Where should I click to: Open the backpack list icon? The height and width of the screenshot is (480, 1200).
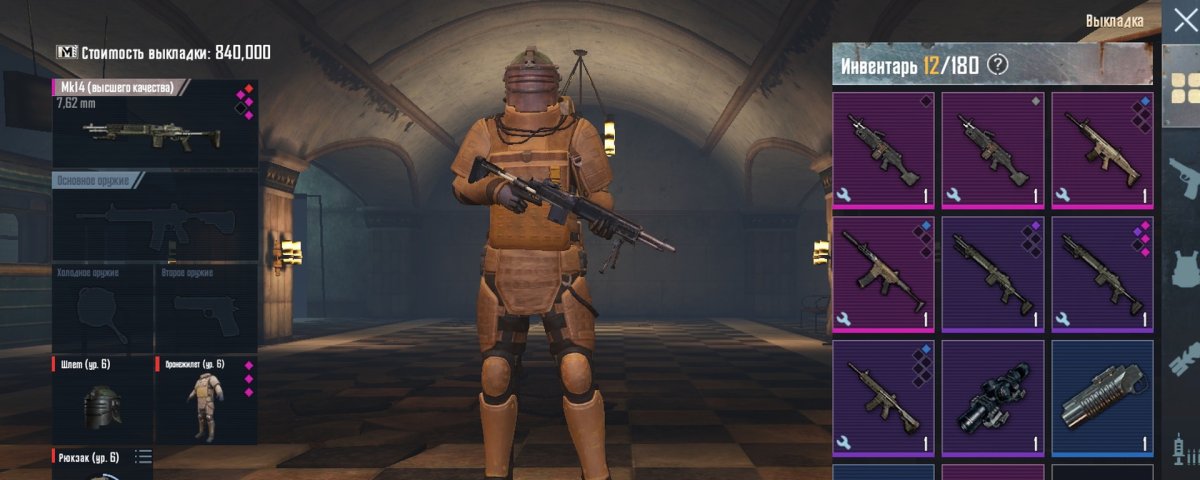coord(143,457)
